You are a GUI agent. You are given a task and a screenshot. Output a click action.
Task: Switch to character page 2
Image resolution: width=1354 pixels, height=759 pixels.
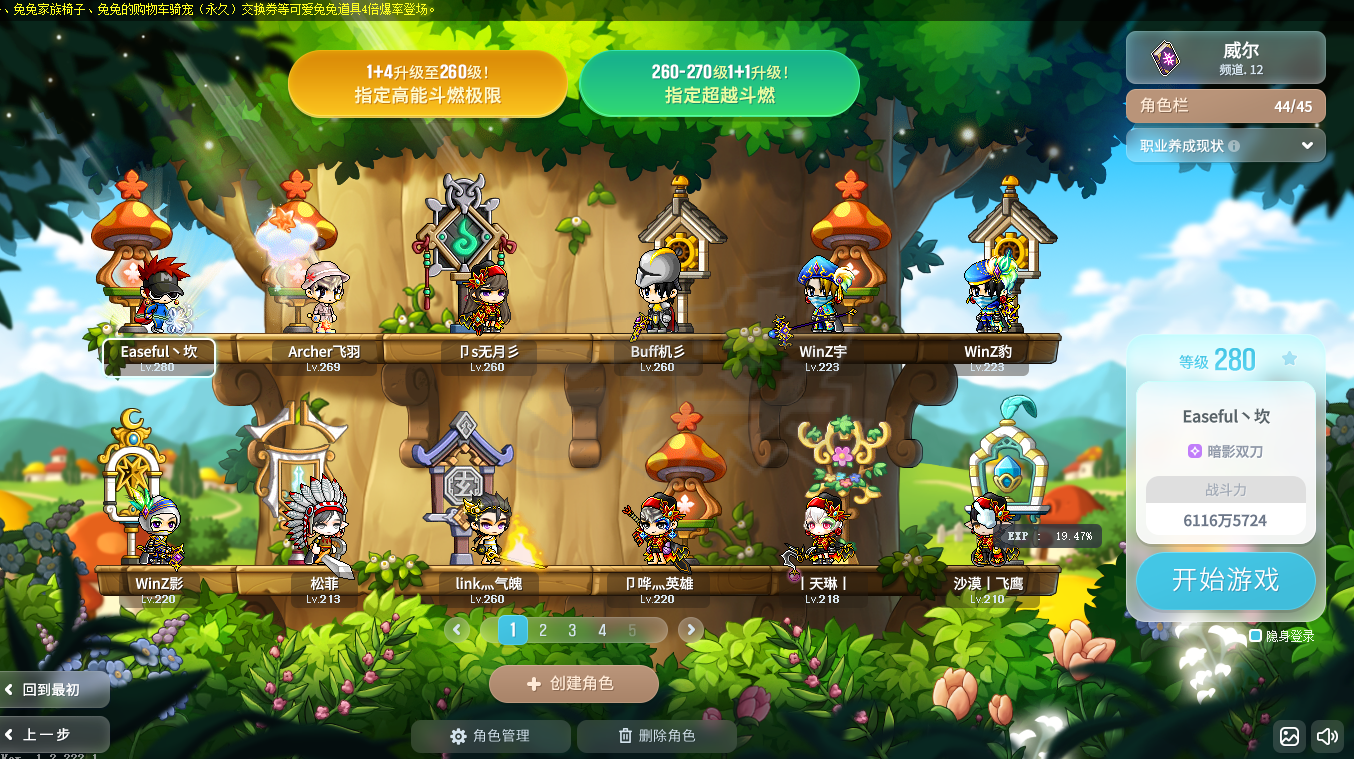(x=543, y=630)
